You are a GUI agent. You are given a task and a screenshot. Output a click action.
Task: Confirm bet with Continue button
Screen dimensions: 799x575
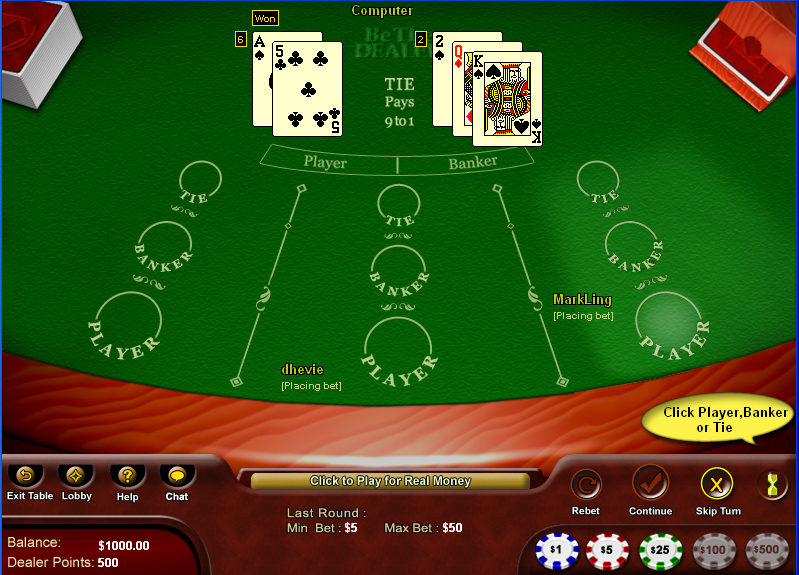(x=650, y=483)
